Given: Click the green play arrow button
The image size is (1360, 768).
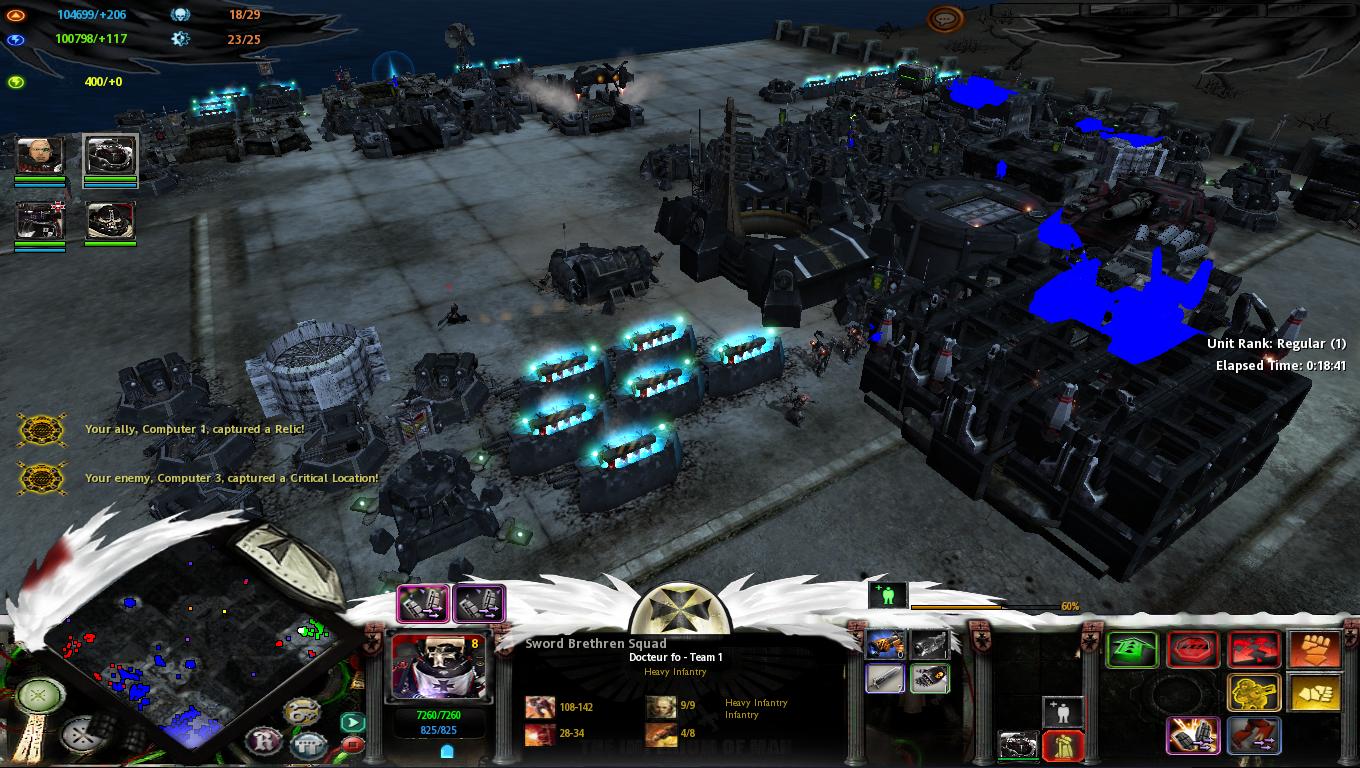Looking at the screenshot, I should [352, 721].
